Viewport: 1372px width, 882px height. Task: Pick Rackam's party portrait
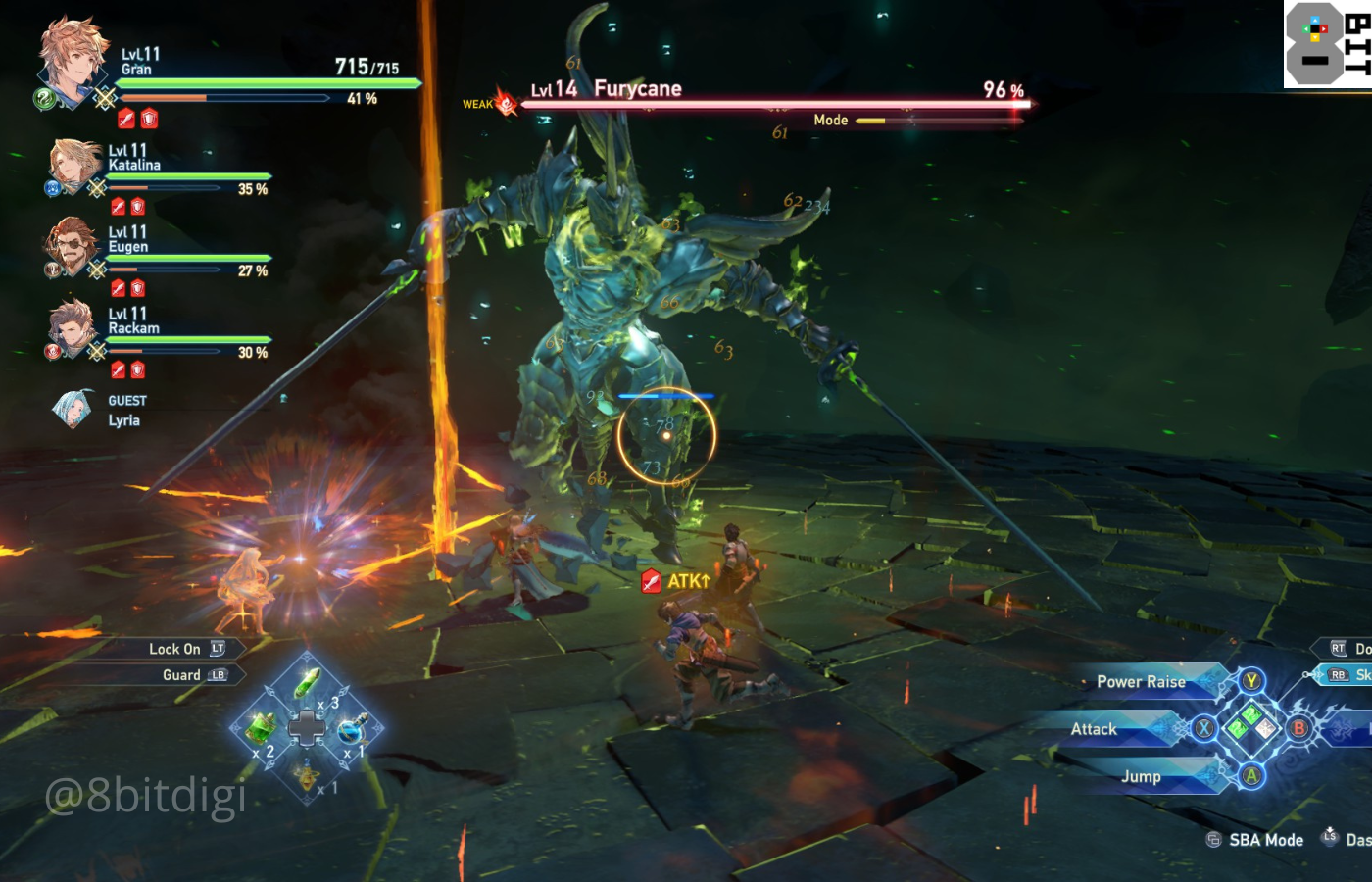coord(72,327)
